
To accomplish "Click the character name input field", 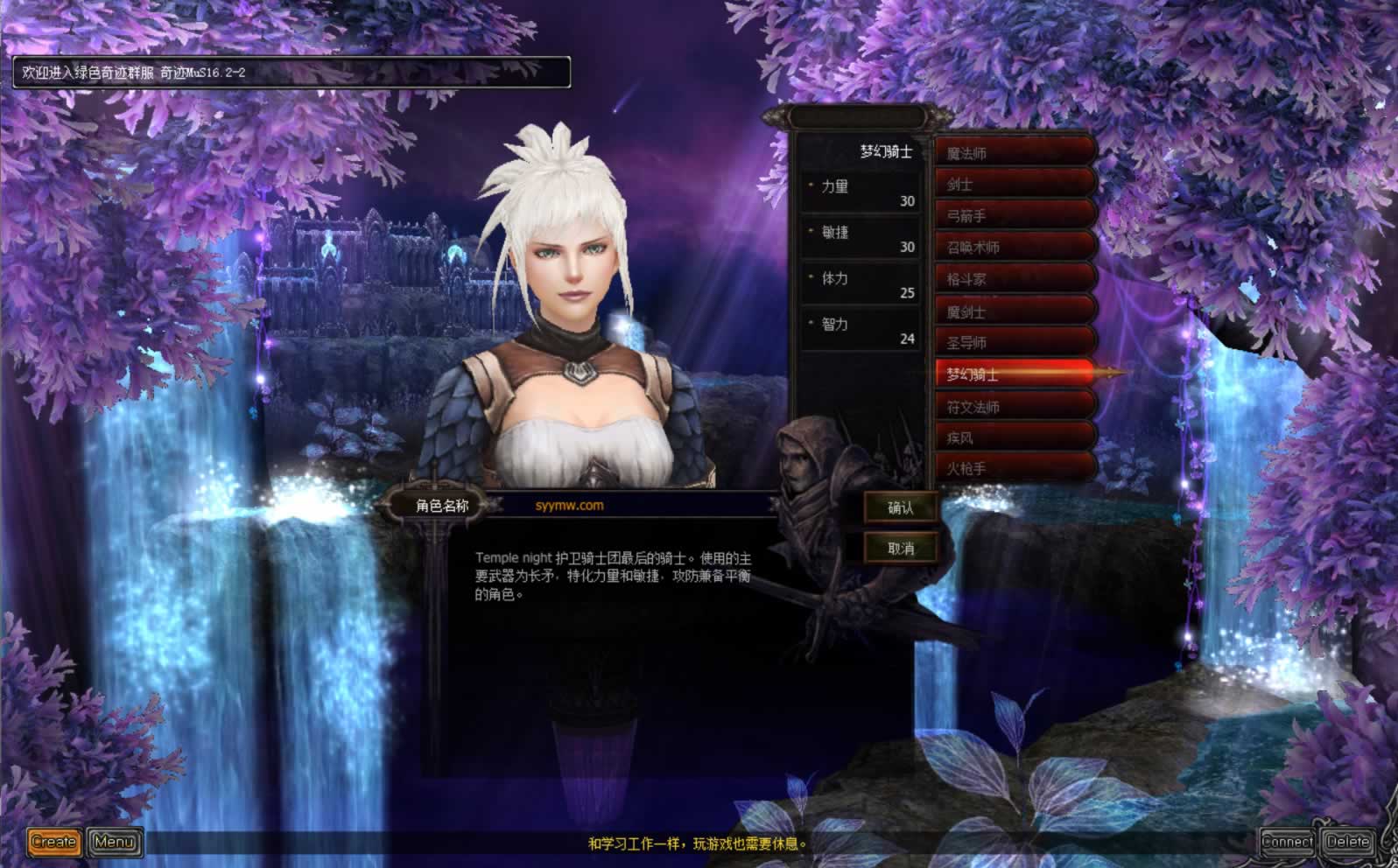I will (x=630, y=506).
